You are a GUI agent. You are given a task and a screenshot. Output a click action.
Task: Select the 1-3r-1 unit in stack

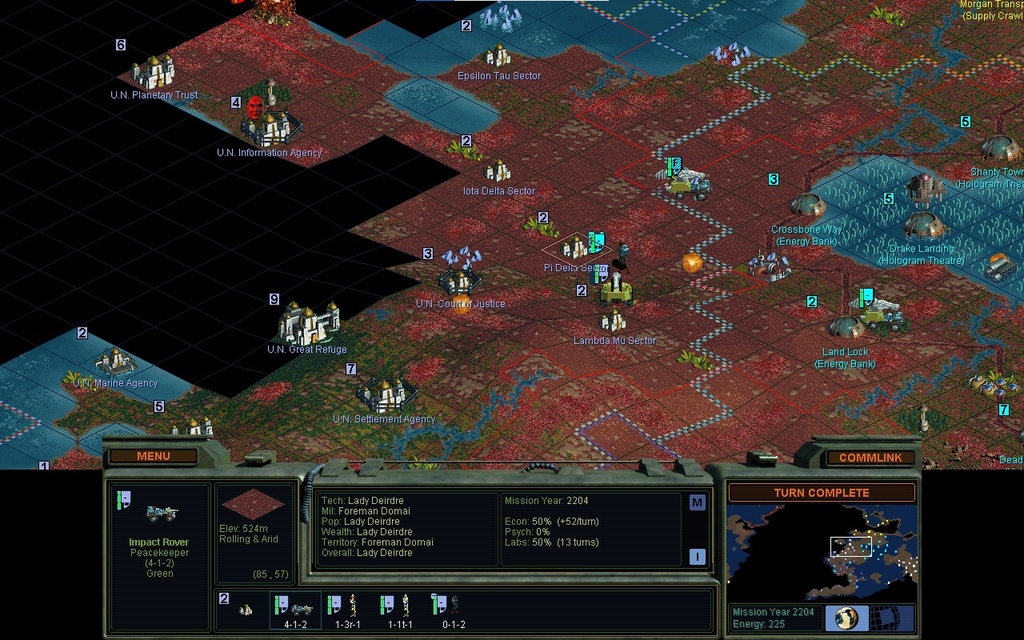346,608
